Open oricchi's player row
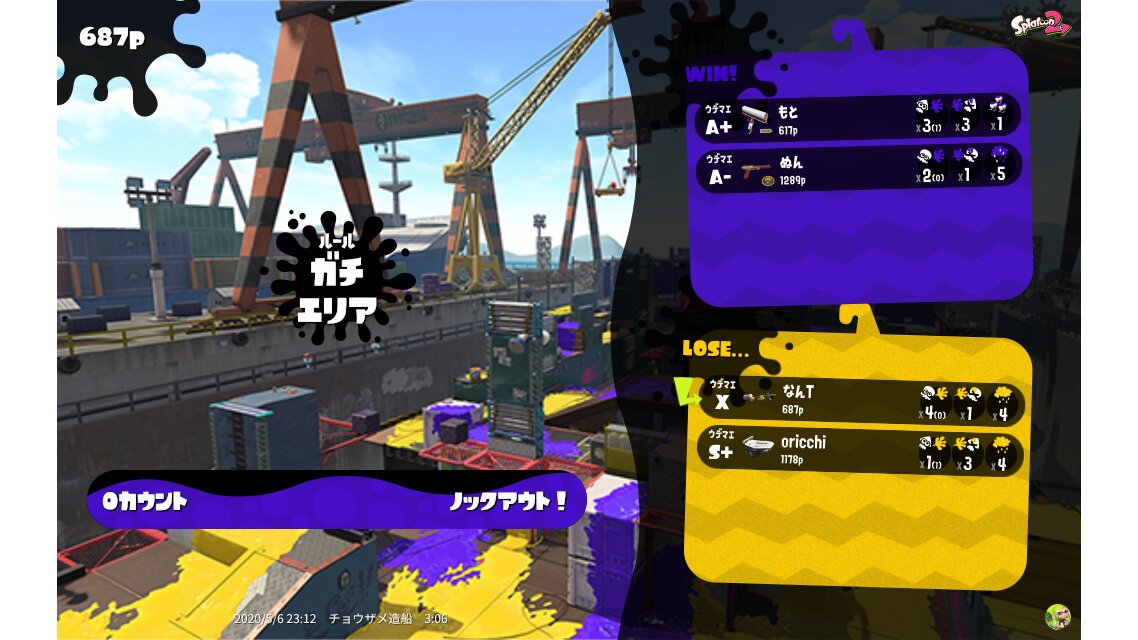This screenshot has width=1138, height=640. (x=858, y=451)
